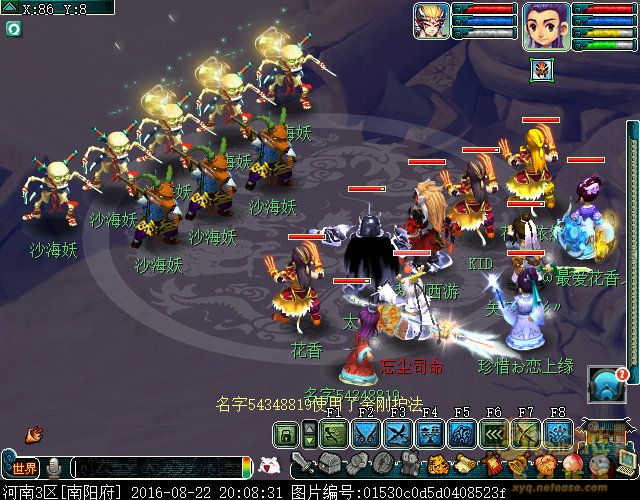Viewport: 640px width, 500px height.
Task: Open the 世界 world chat channel selector
Action: point(22,468)
